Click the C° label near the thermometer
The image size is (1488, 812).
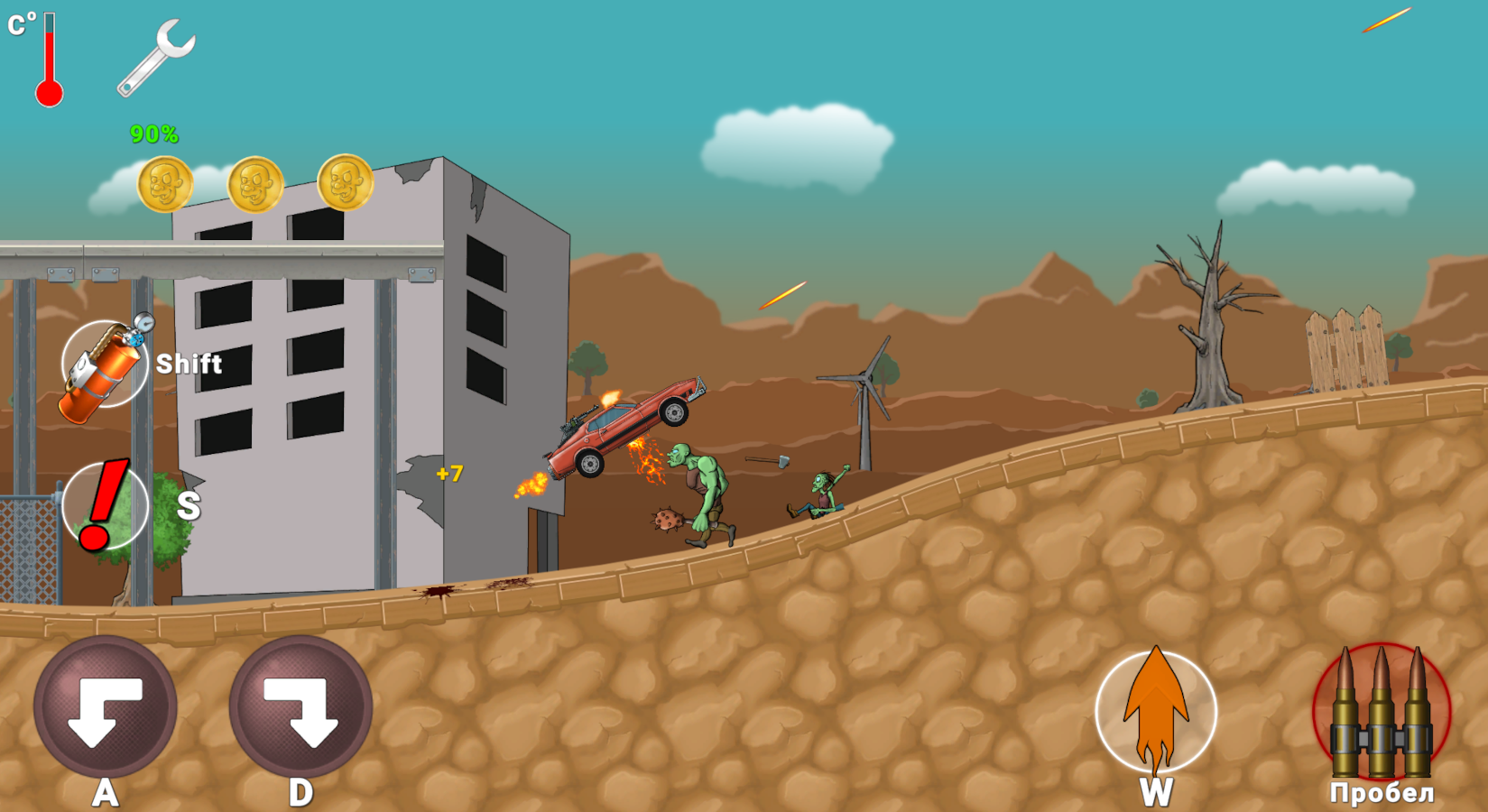pos(19,23)
